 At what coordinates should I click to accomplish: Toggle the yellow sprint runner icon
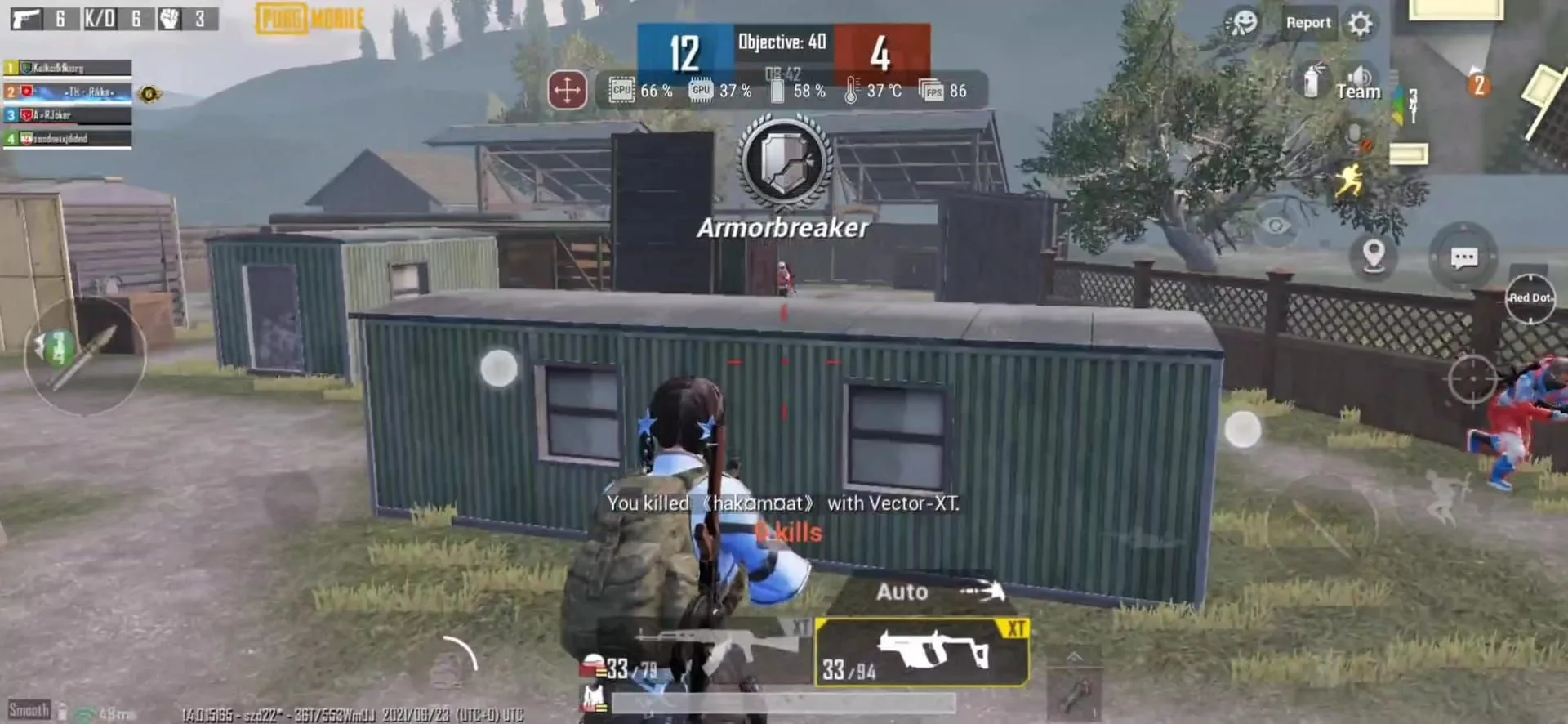click(1348, 180)
